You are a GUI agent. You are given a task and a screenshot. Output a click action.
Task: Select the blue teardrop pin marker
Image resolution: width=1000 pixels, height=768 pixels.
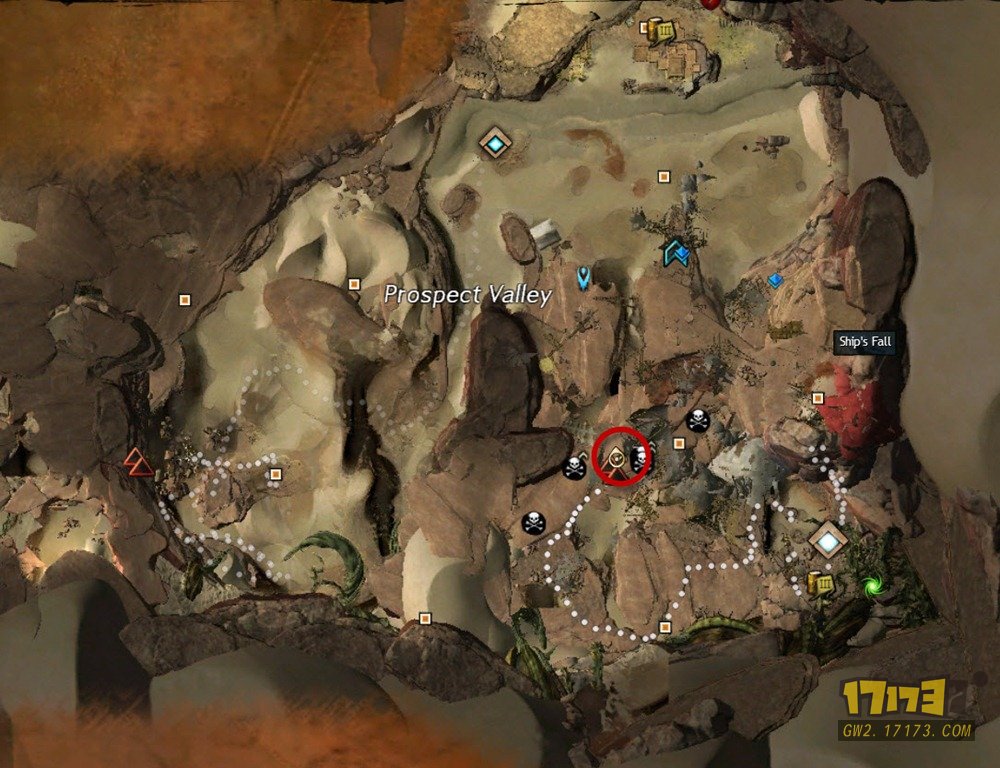click(x=583, y=276)
